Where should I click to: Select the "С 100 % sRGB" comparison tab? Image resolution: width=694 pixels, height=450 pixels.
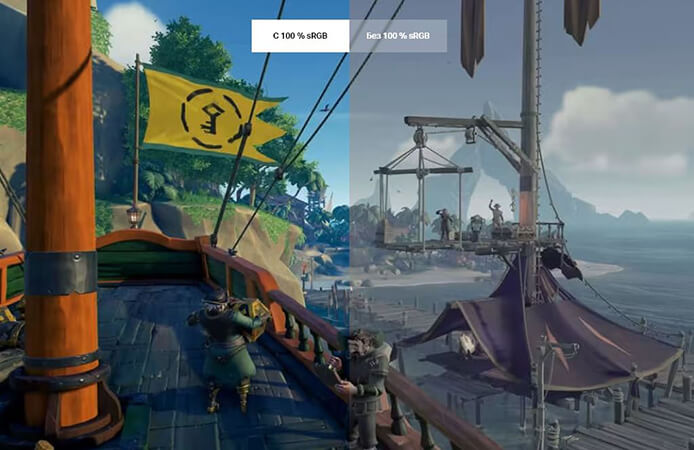coord(300,36)
